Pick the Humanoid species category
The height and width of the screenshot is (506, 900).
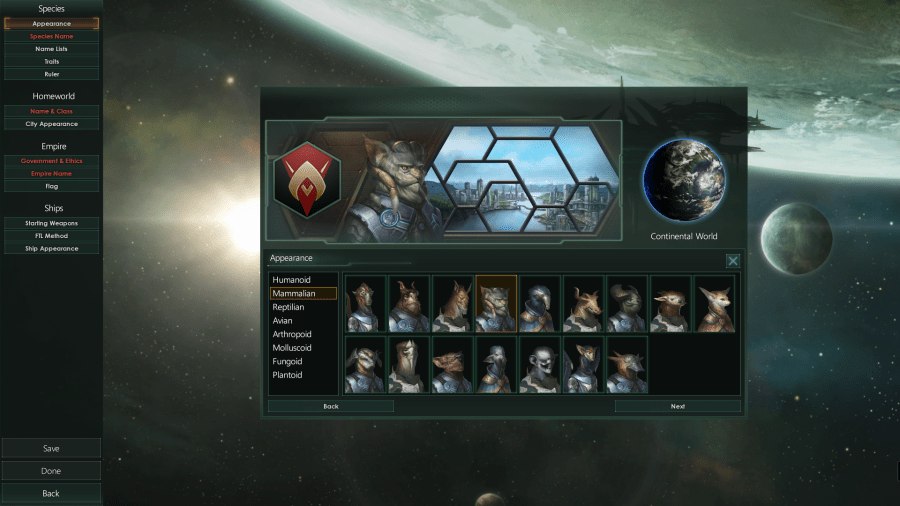click(x=290, y=280)
